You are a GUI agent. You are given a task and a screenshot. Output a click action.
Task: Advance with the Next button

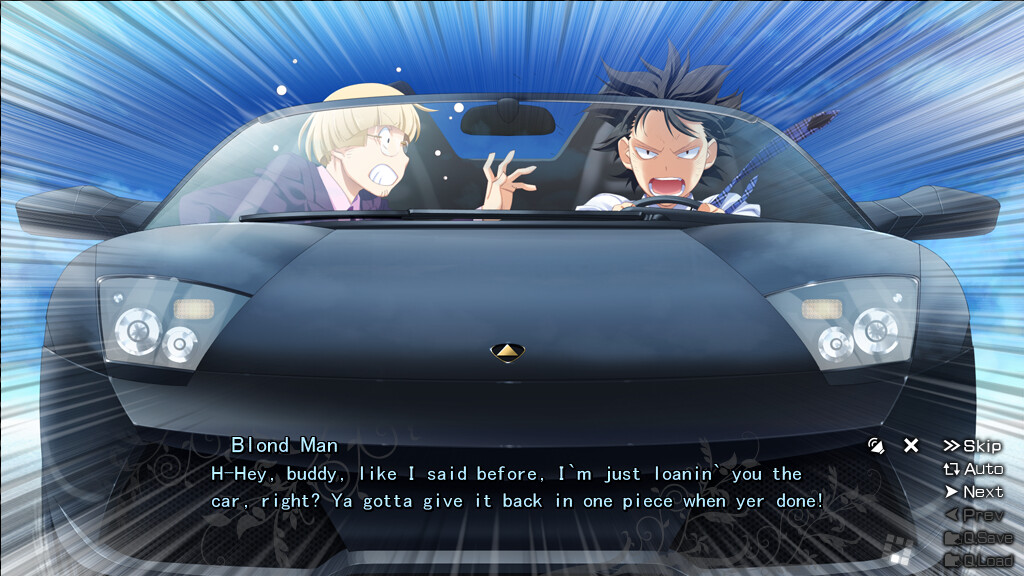[973, 492]
